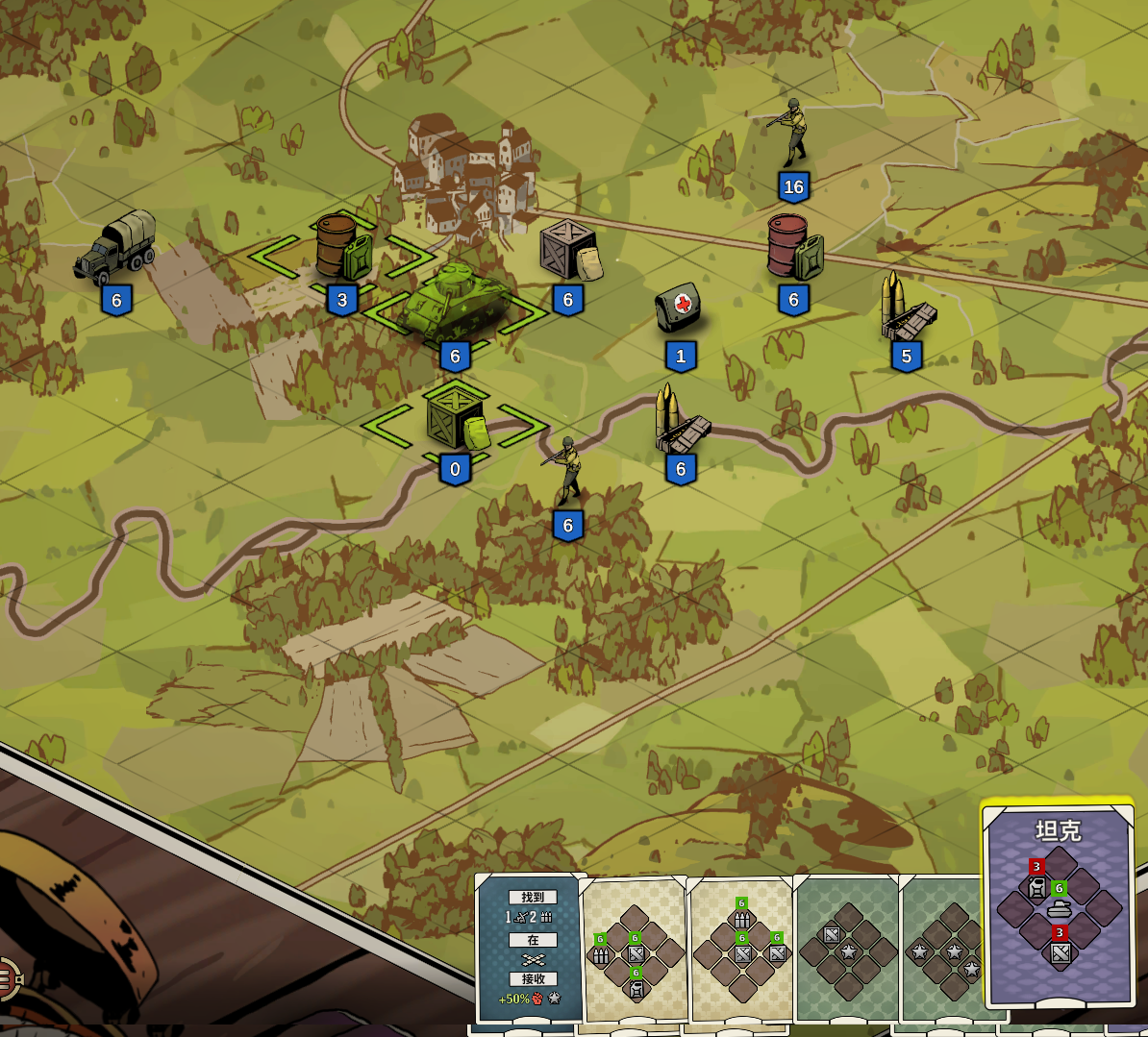This screenshot has width=1148, height=1037.
Task: Select the medical kit token
Action: pos(680,308)
